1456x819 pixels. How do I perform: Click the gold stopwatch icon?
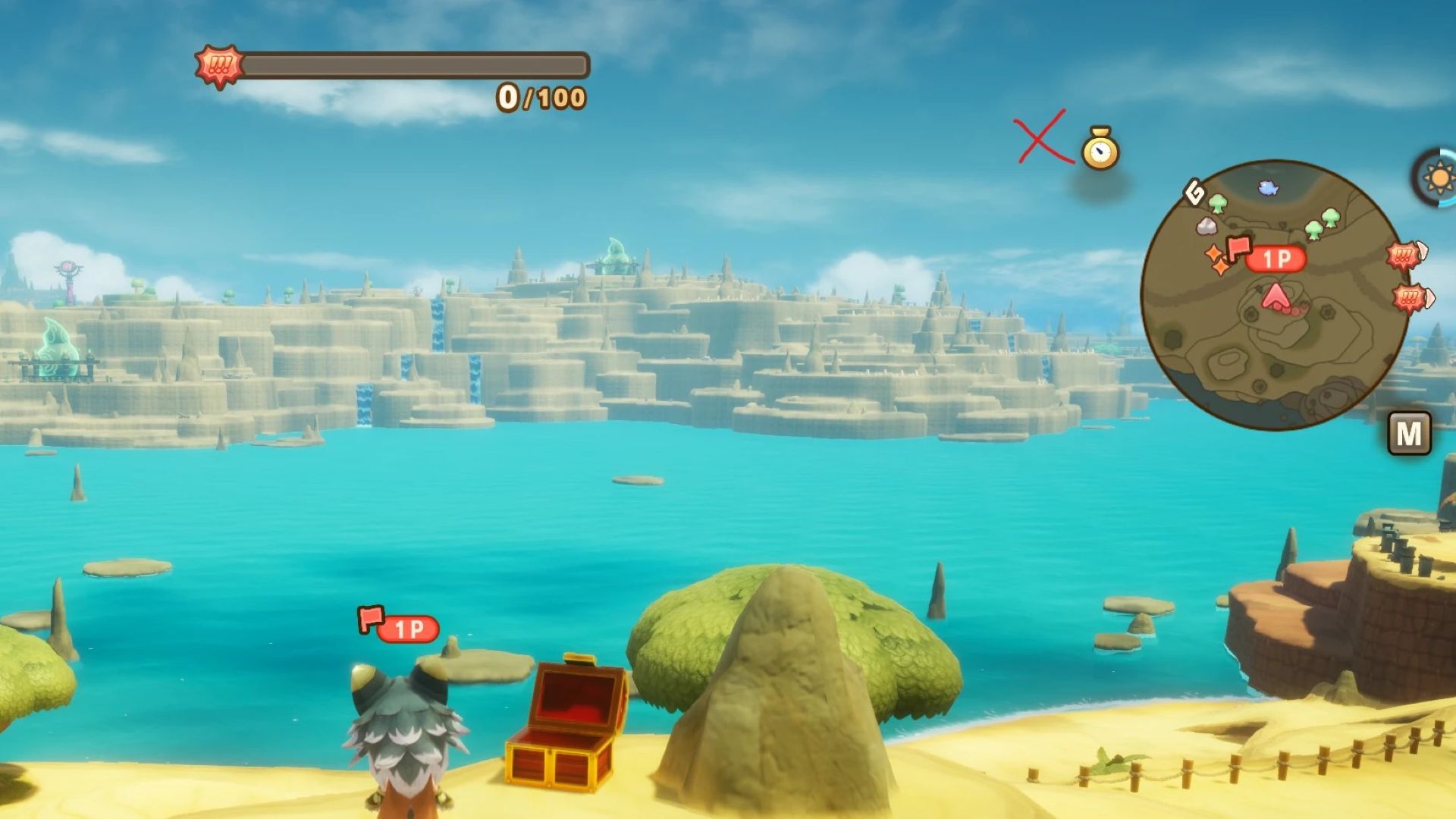[1100, 149]
